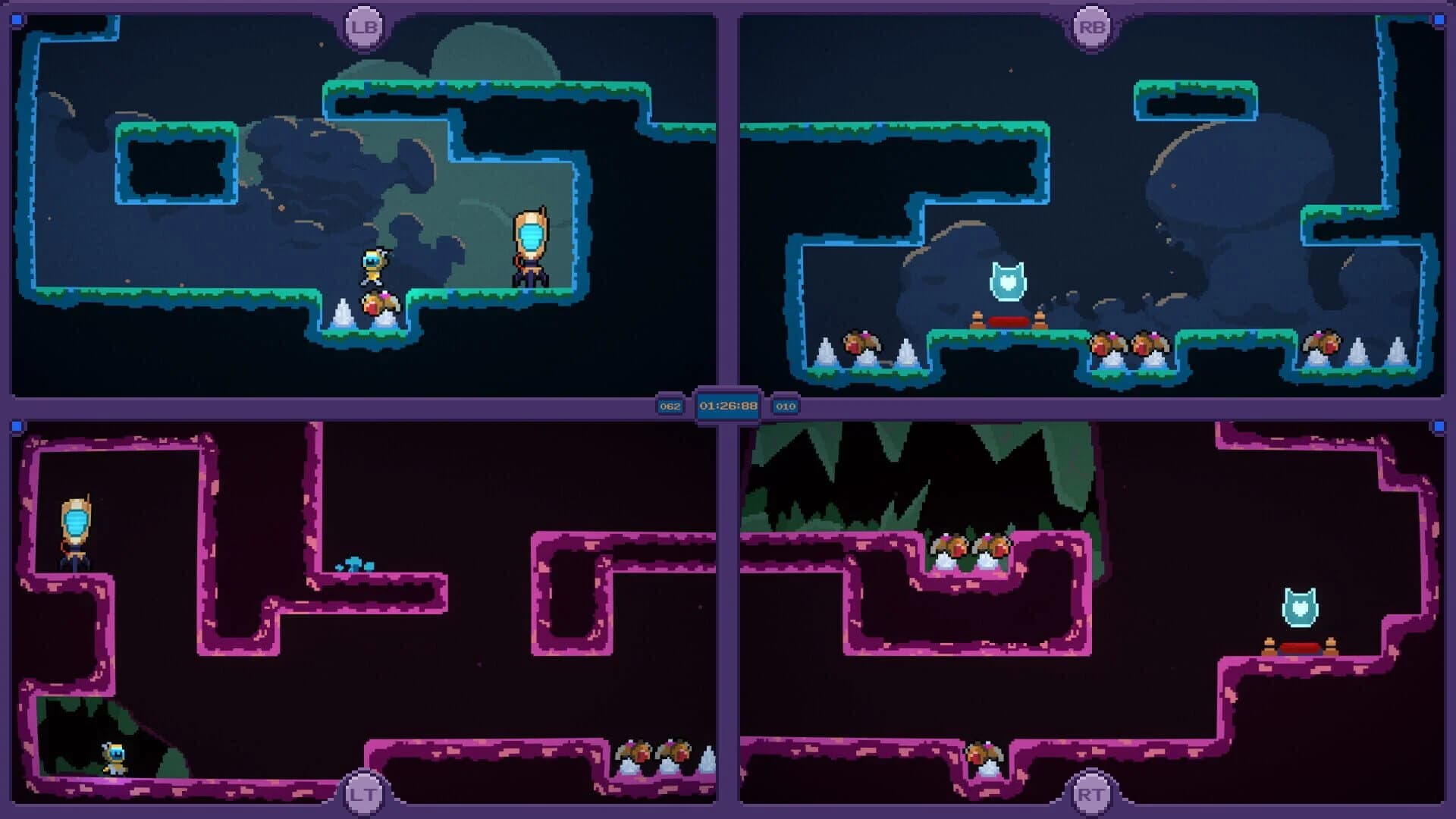
Task: Expand the right score counter showing 010
Action: 785,406
